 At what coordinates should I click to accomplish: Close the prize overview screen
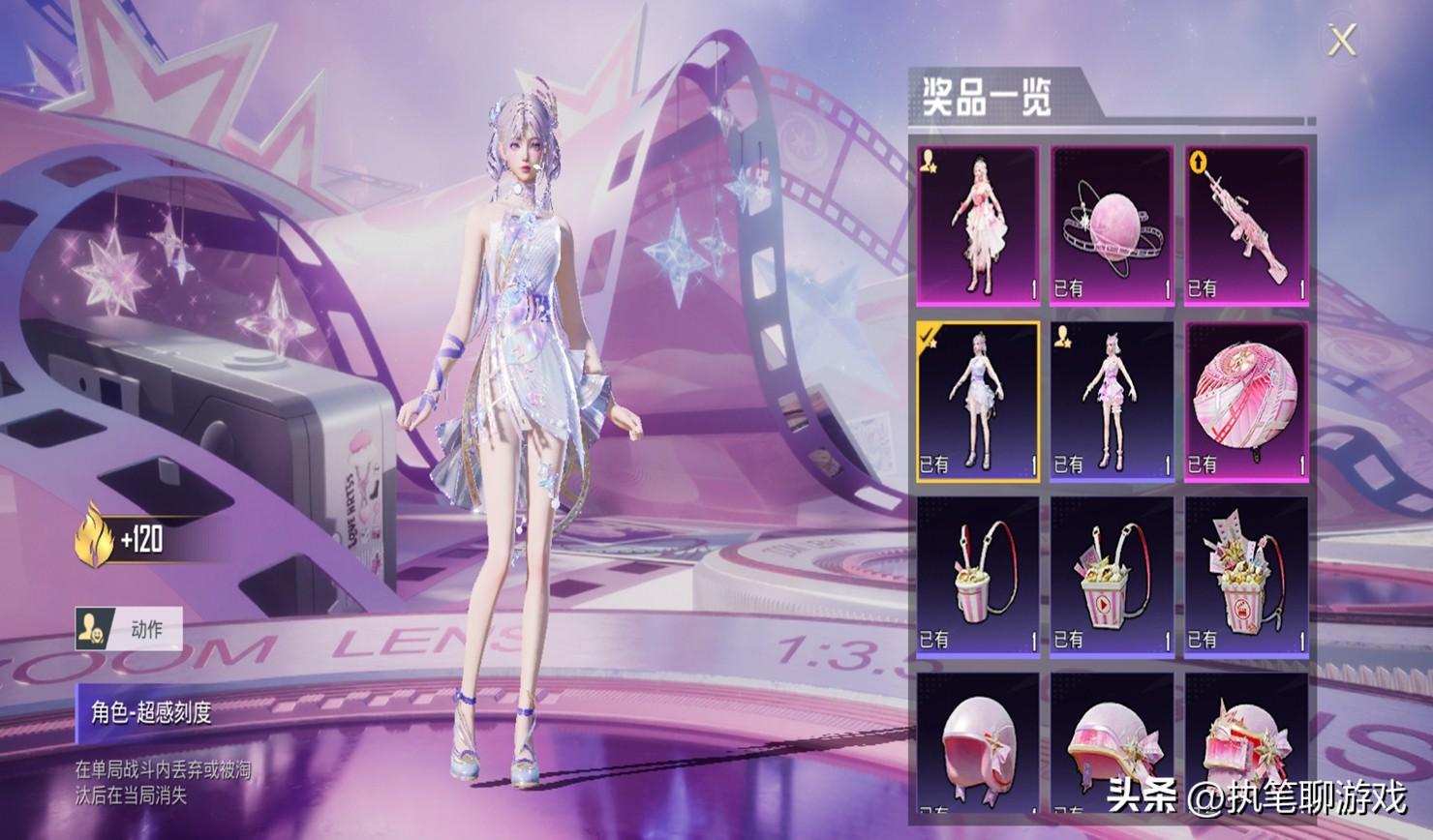click(x=1342, y=41)
